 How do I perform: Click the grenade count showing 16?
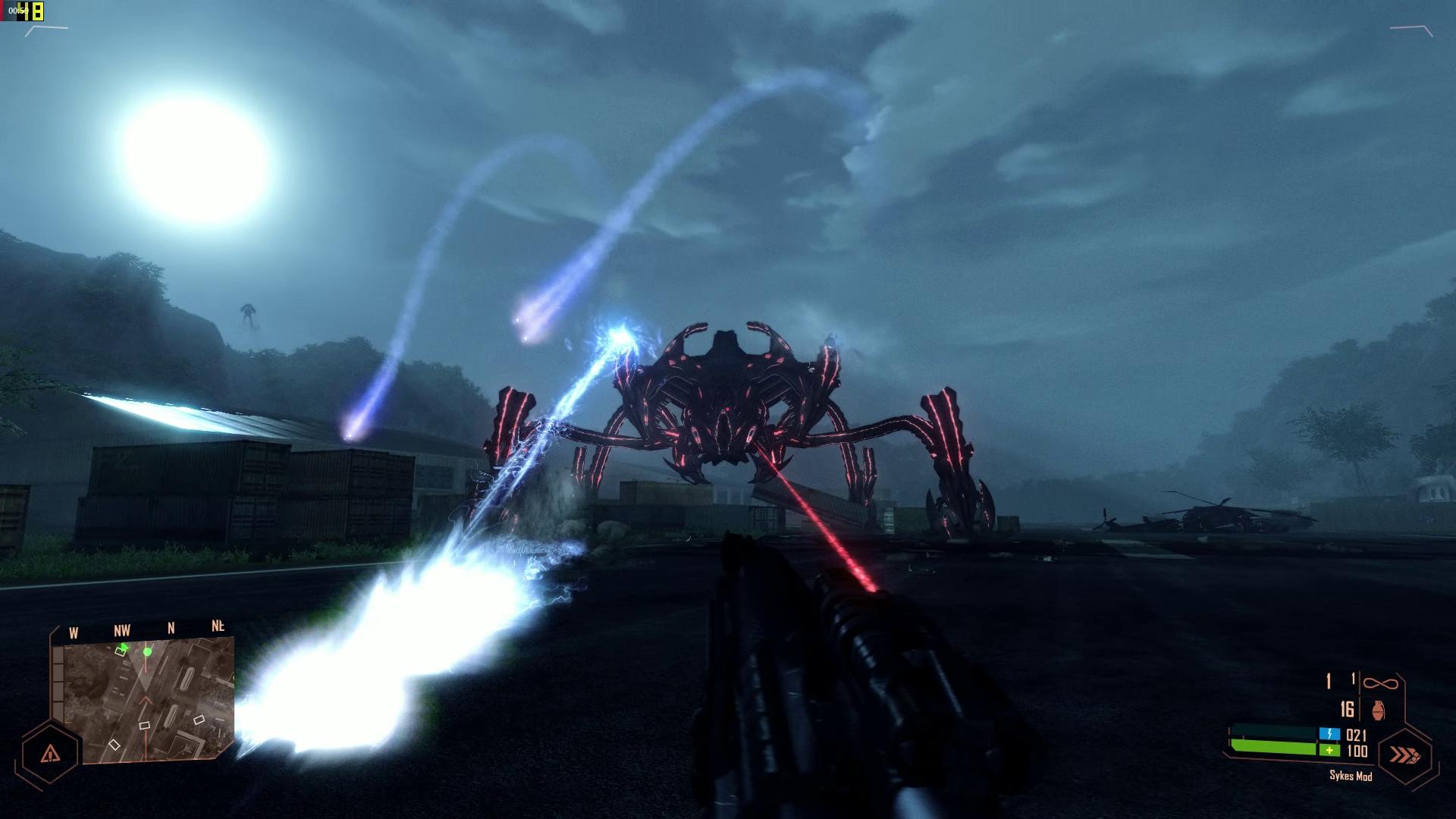(1348, 708)
